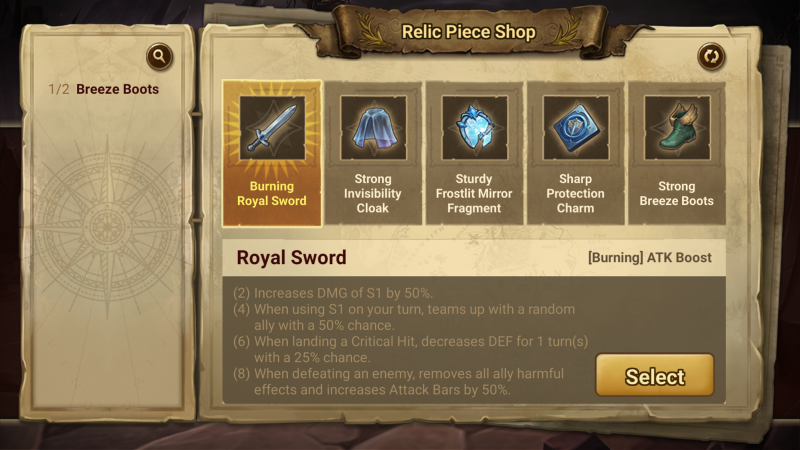The width and height of the screenshot is (800, 450).
Task: Confirm purchase with the Select button
Action: pos(655,376)
